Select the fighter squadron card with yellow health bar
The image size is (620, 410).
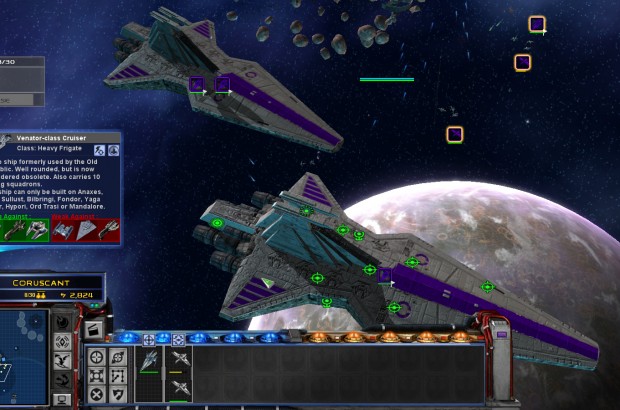tap(180, 360)
